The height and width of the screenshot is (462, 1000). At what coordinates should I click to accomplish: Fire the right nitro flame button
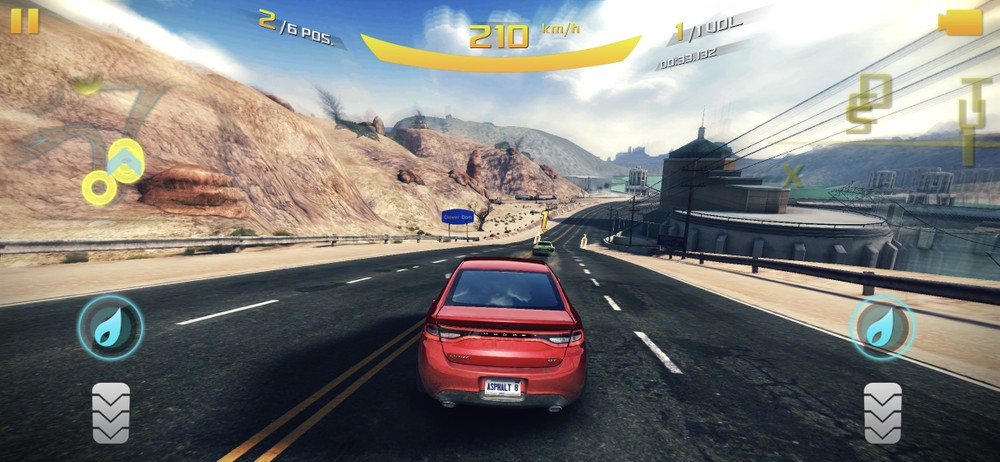click(882, 327)
